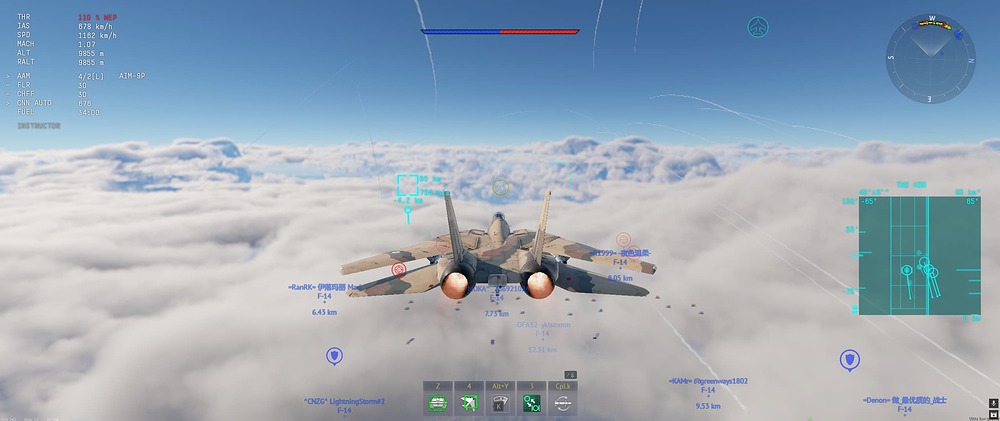Activate the first action bar slot with striped circle icon
Image resolution: width=1000 pixels, height=421 pixels.
coord(438,403)
